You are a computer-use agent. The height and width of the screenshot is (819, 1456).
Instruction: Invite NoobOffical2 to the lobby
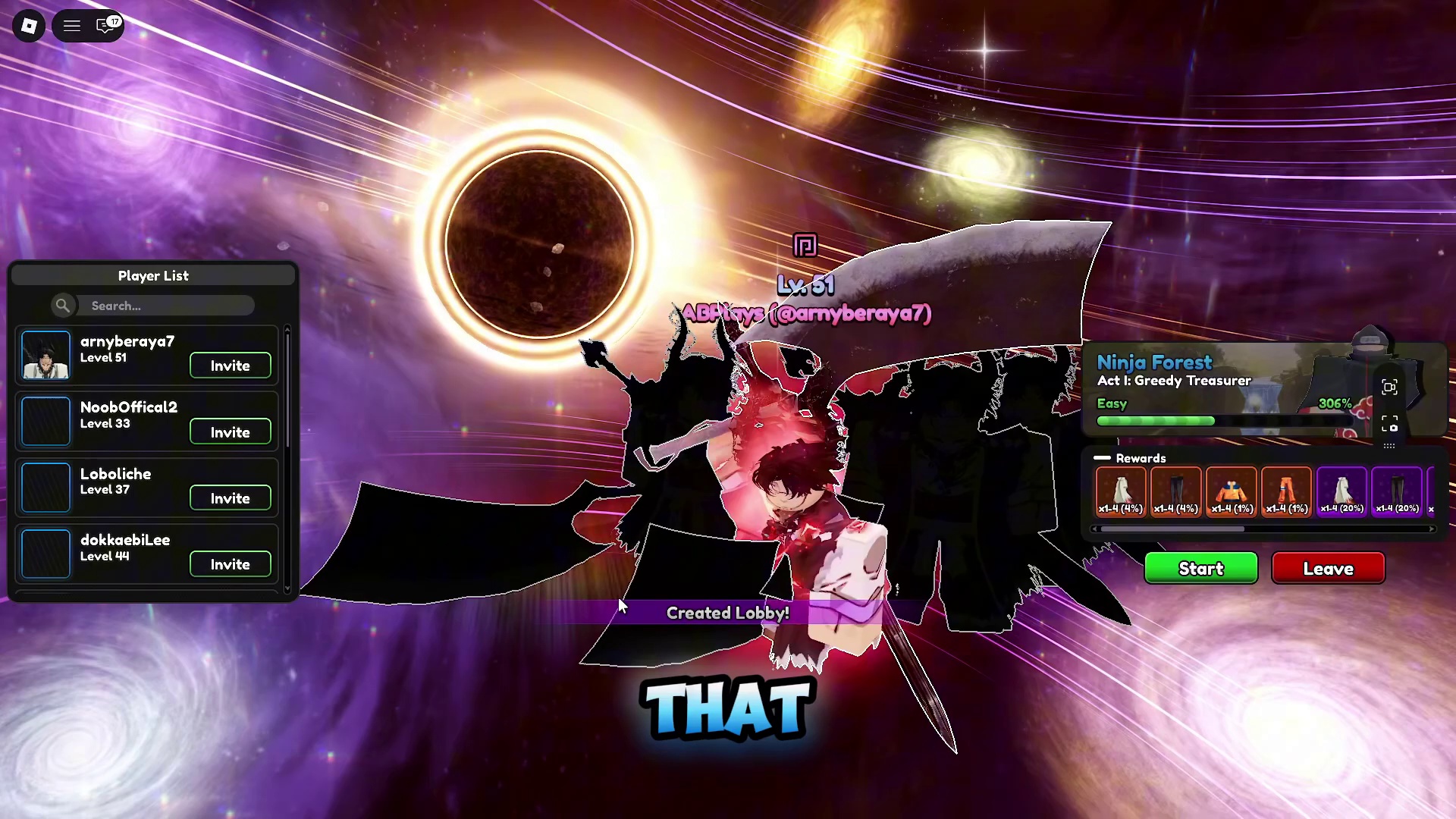[x=230, y=432]
